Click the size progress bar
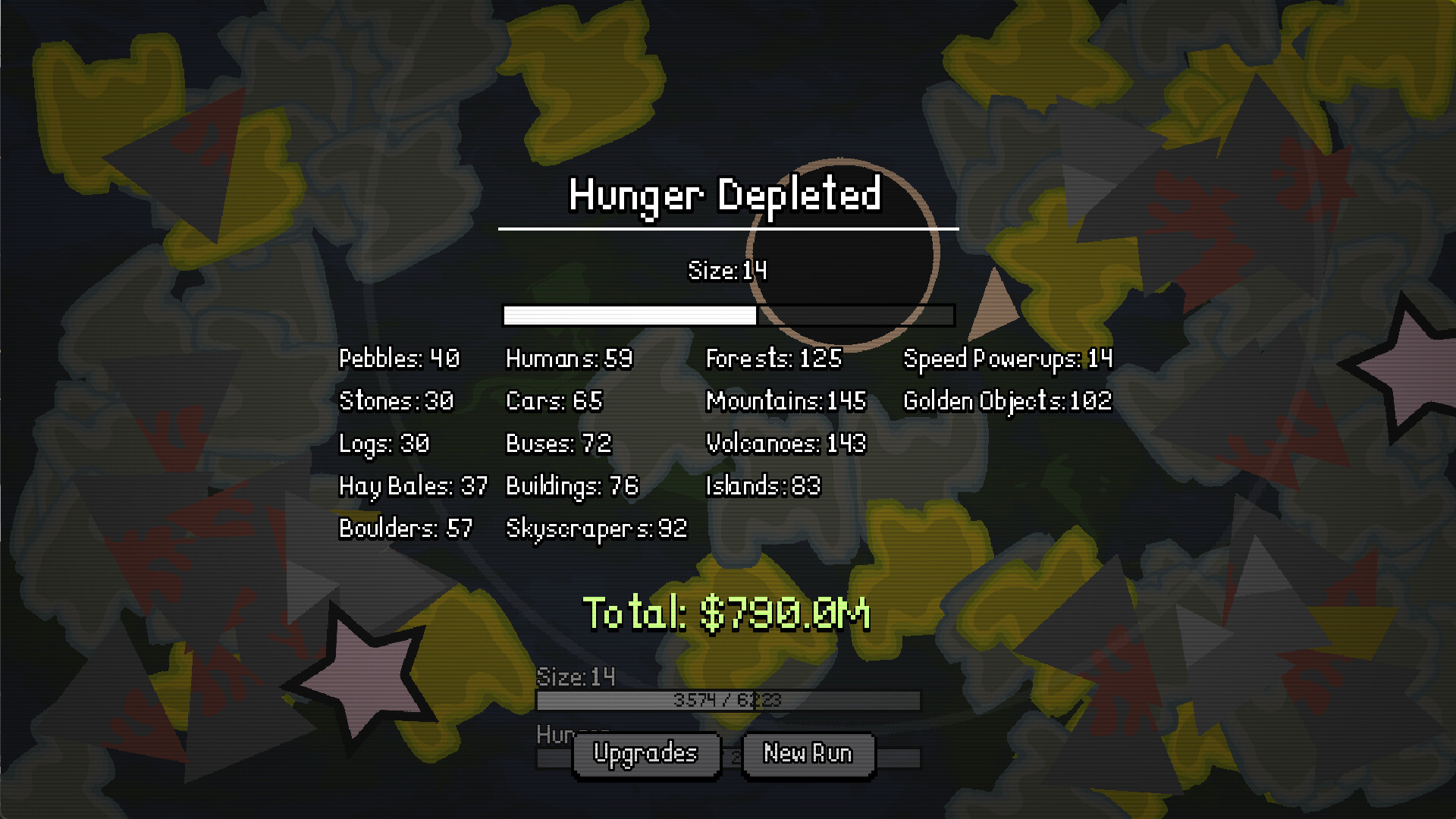Viewport: 1456px width, 819px height. pos(728,315)
